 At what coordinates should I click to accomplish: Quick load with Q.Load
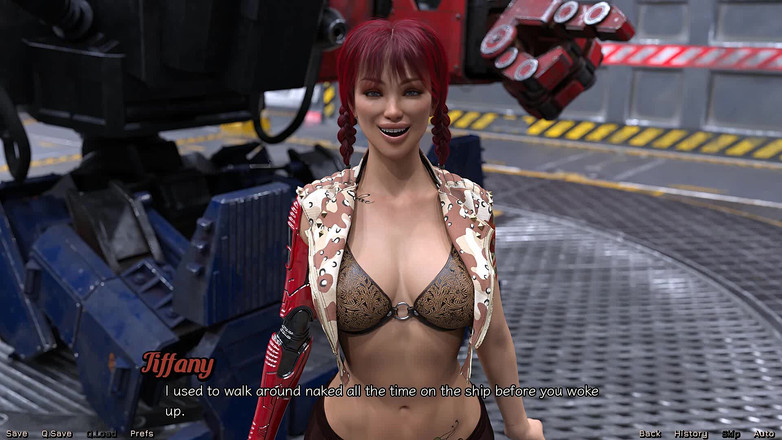[x=101, y=433]
